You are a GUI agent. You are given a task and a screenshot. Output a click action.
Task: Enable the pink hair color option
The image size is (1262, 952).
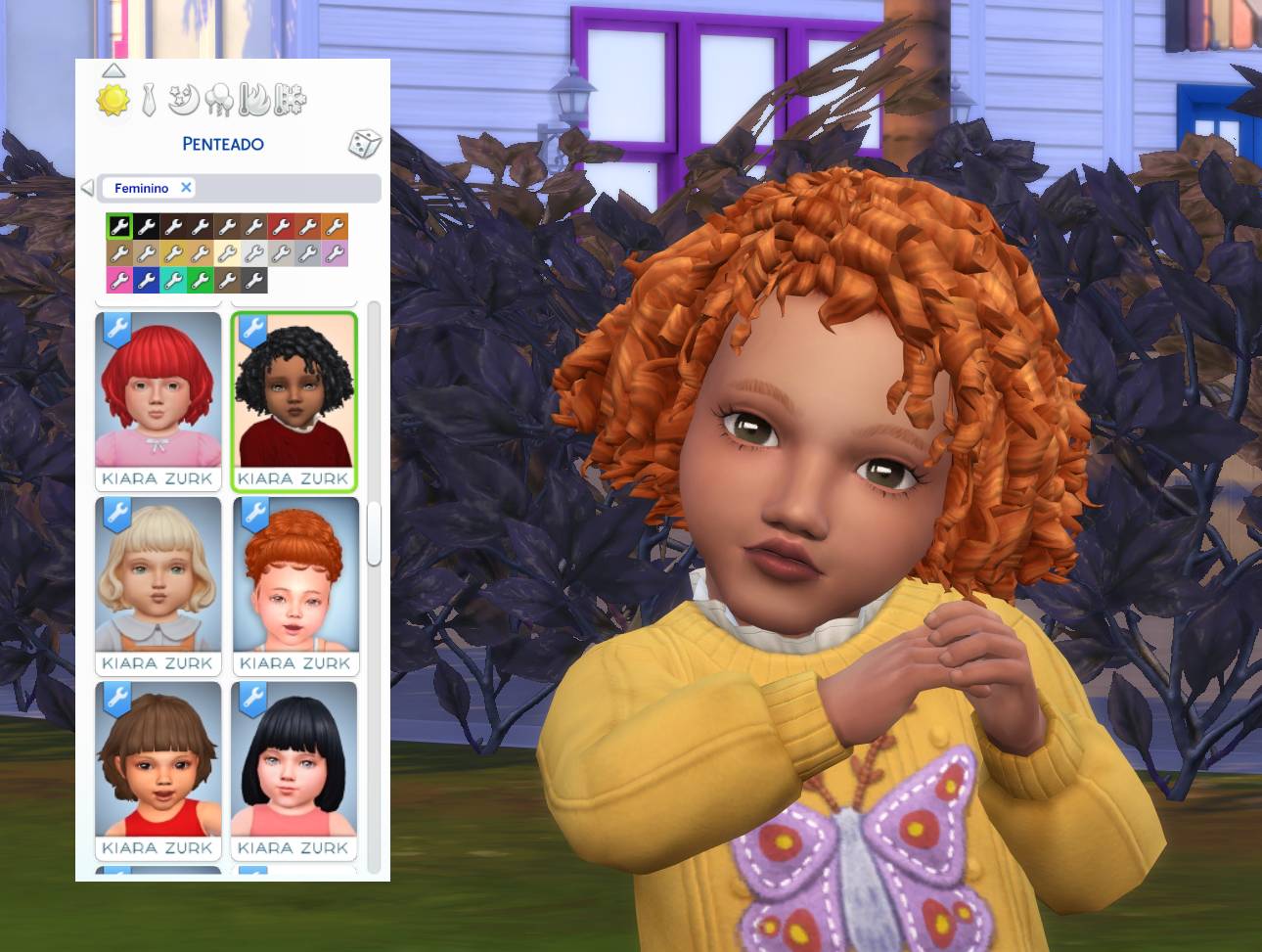point(117,281)
